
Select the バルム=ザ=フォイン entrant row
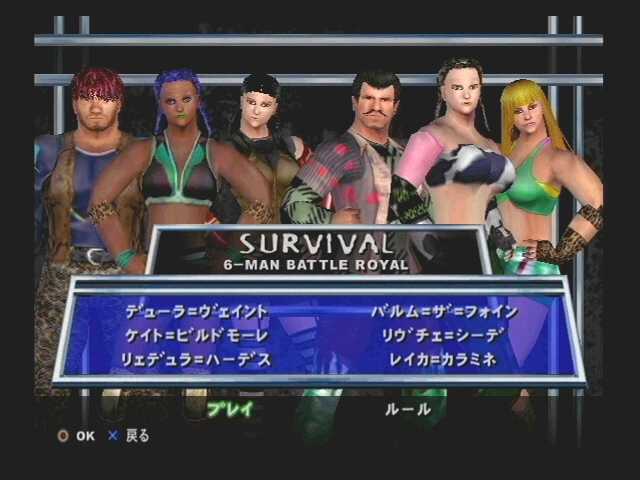(443, 311)
